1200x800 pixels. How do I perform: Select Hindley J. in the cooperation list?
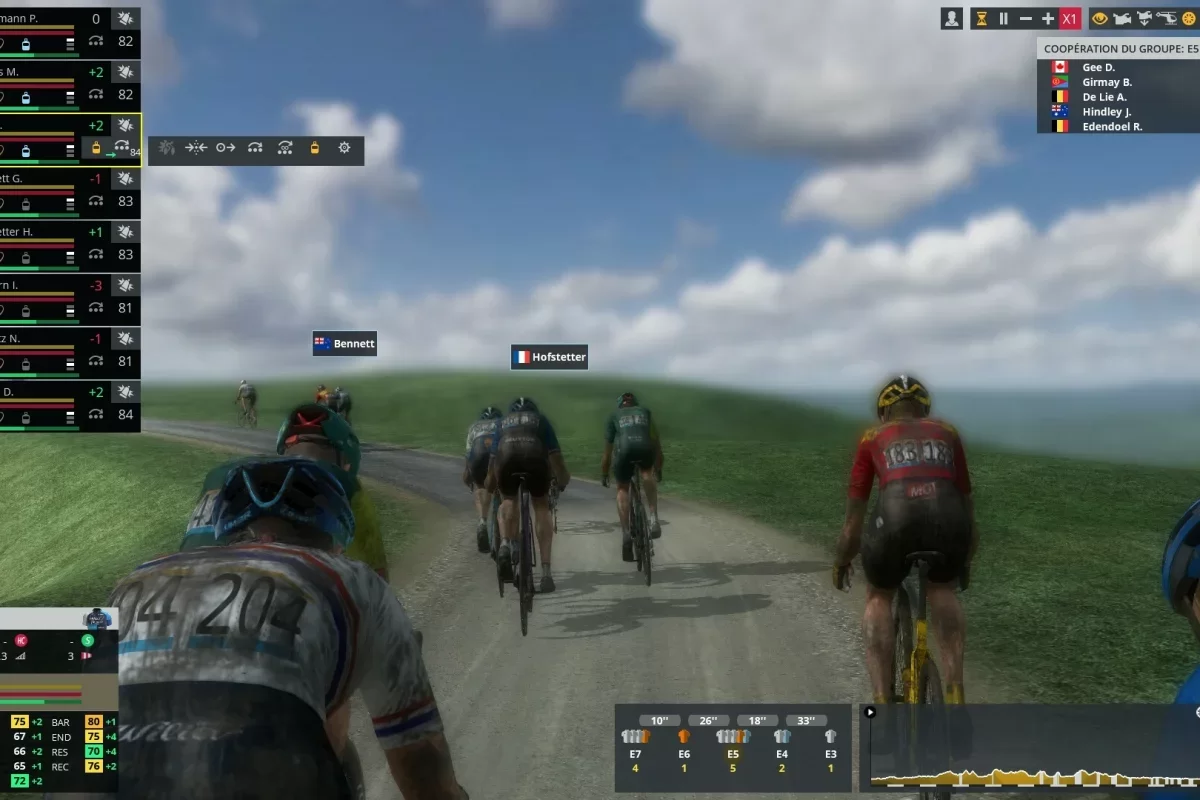1106,112
